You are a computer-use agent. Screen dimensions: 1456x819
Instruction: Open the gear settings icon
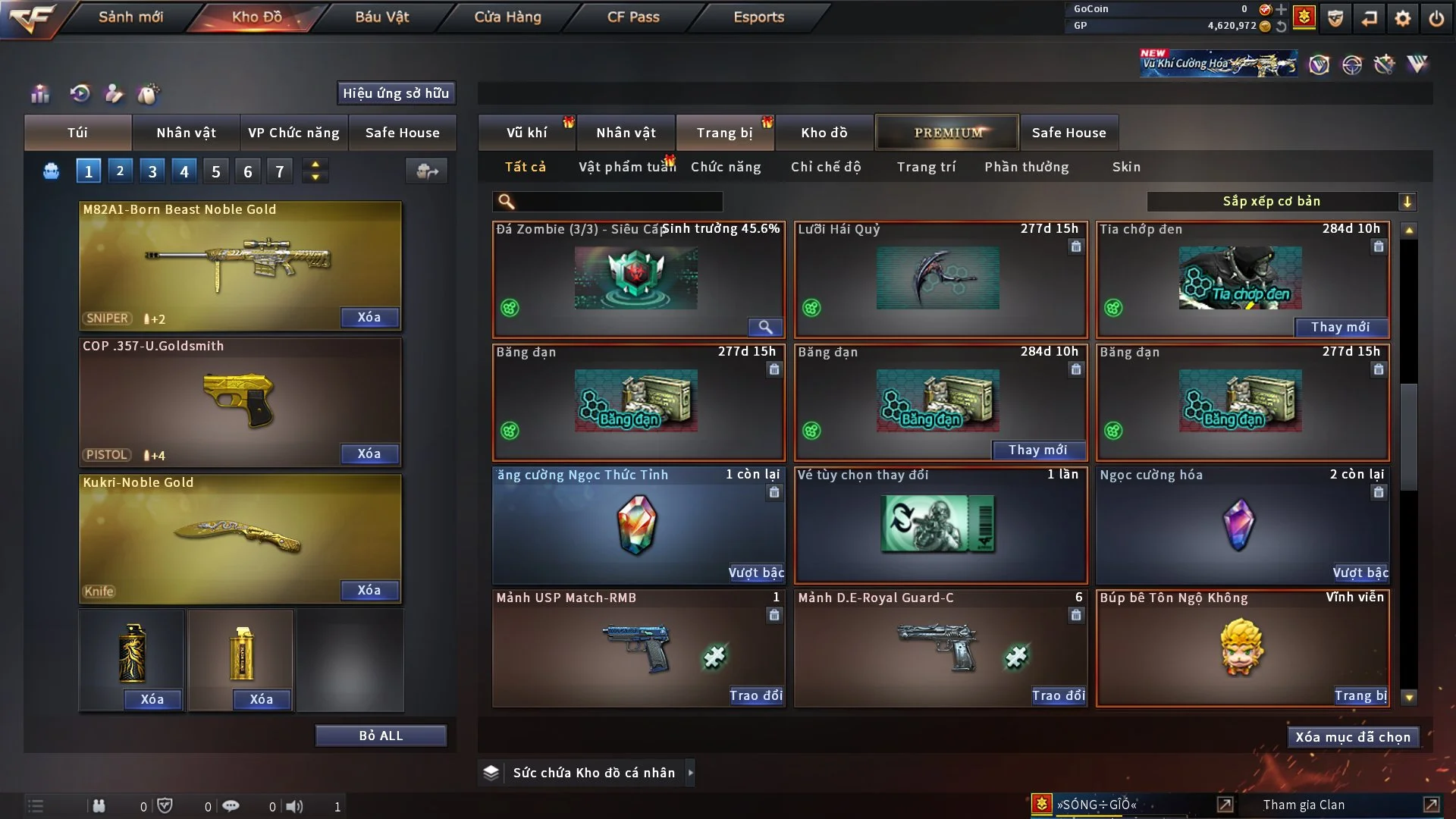[x=1403, y=18]
